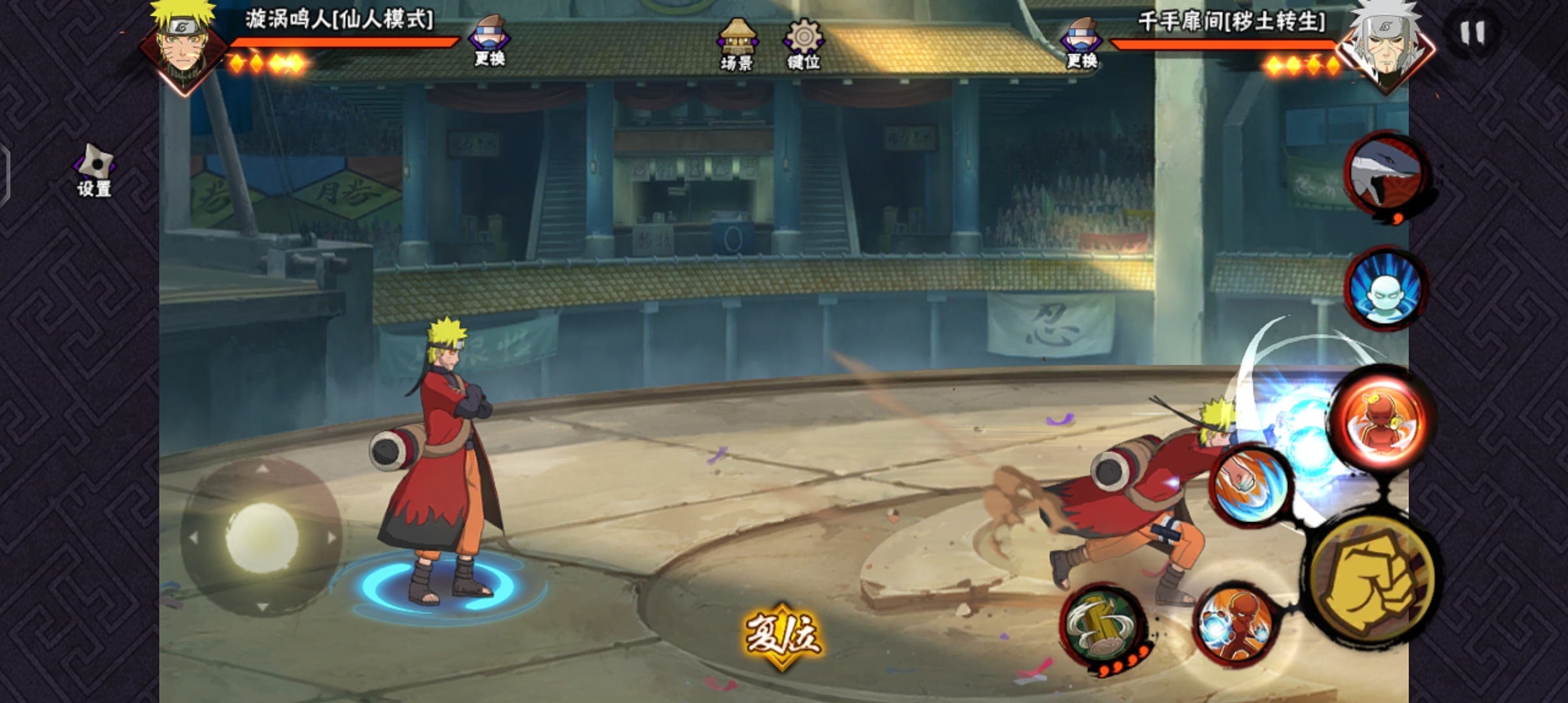1568x703 pixels.
Task: Activate the orange figure Rasengan skill
Action: coord(1235,626)
